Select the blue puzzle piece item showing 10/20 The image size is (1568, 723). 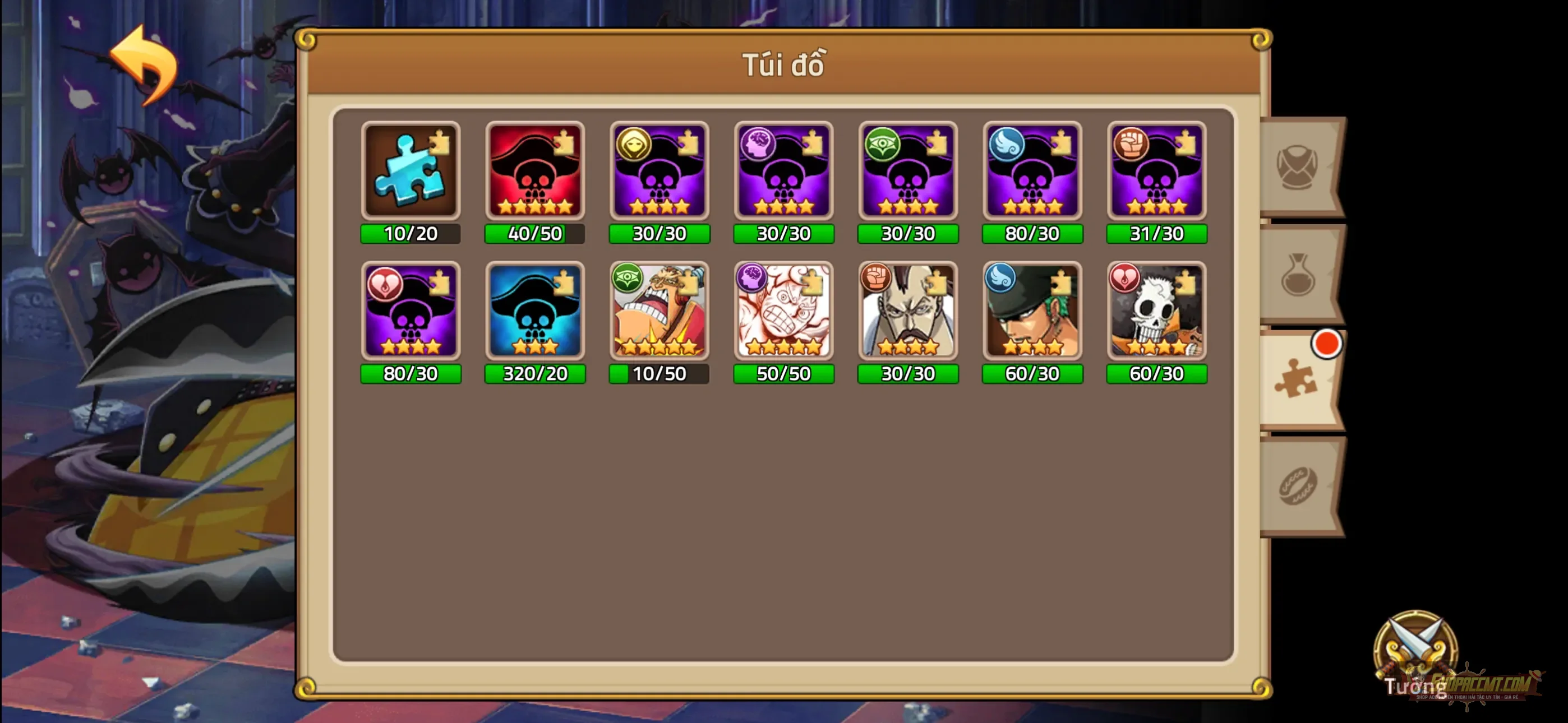(411, 171)
